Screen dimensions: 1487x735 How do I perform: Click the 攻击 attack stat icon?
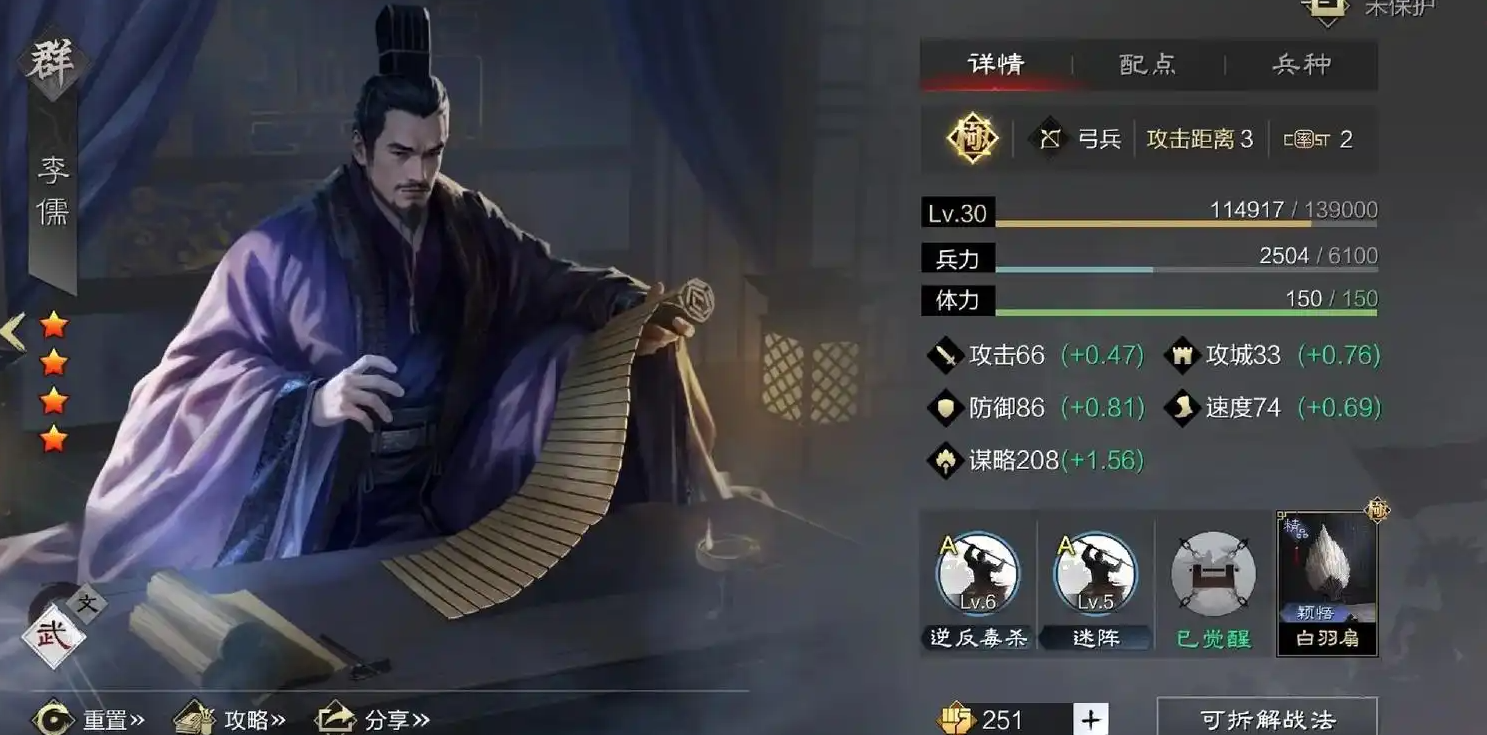944,355
